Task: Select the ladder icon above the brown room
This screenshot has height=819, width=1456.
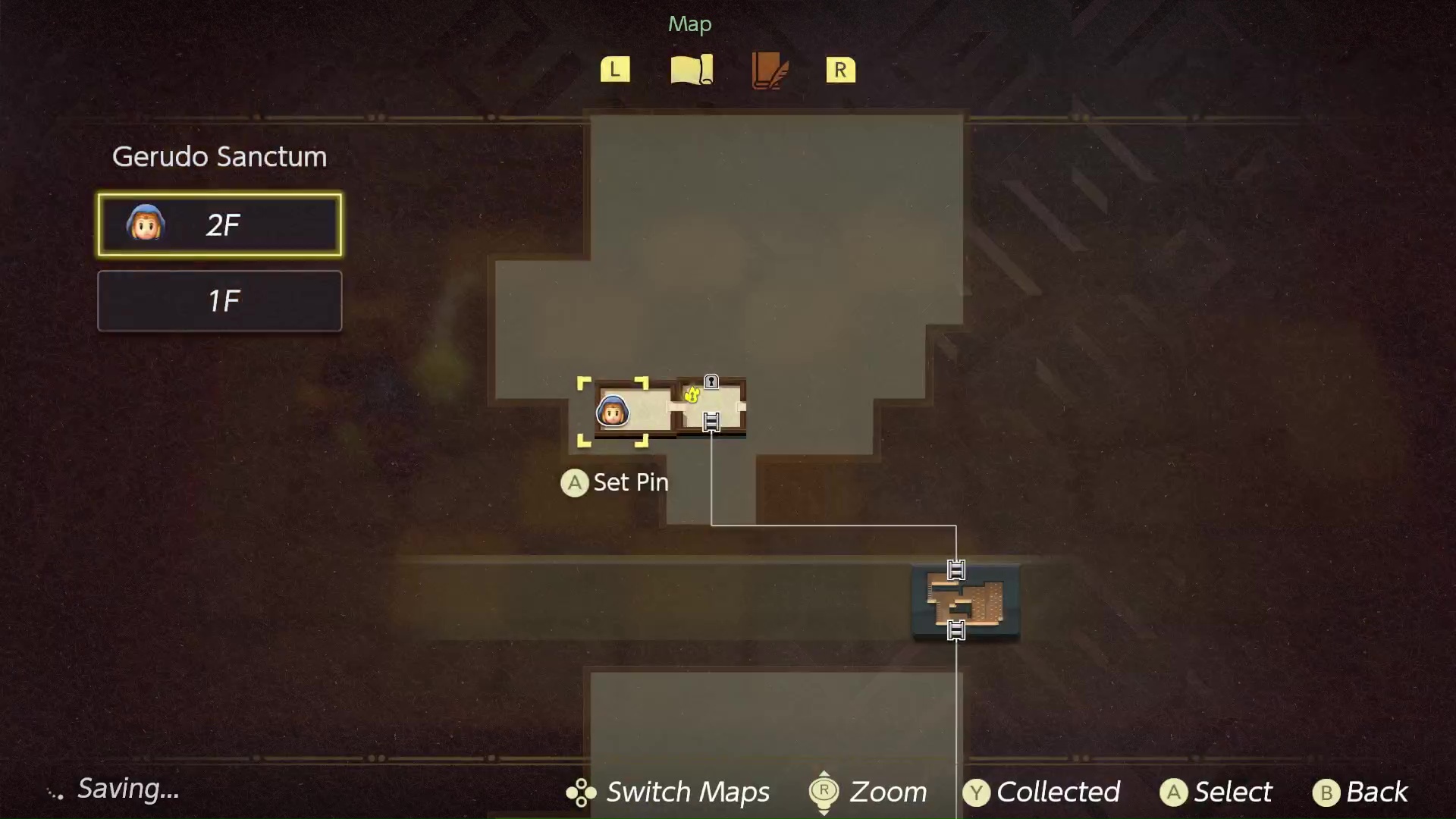Action: pos(956,570)
